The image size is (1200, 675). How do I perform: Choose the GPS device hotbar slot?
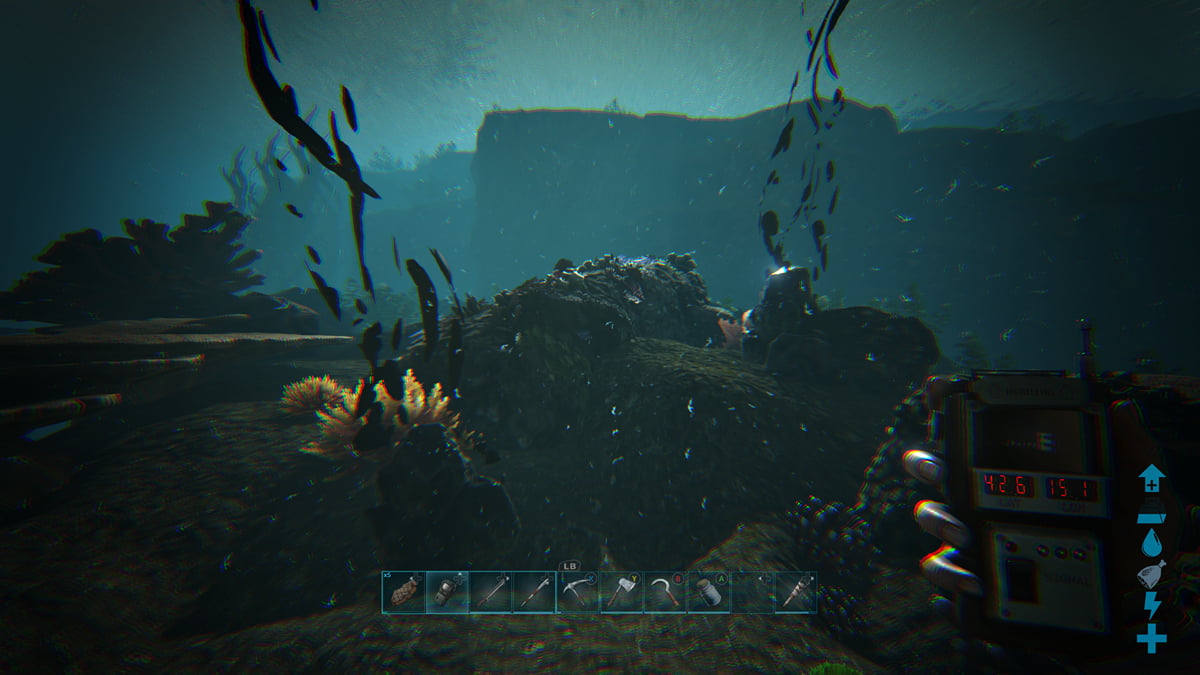(446, 592)
